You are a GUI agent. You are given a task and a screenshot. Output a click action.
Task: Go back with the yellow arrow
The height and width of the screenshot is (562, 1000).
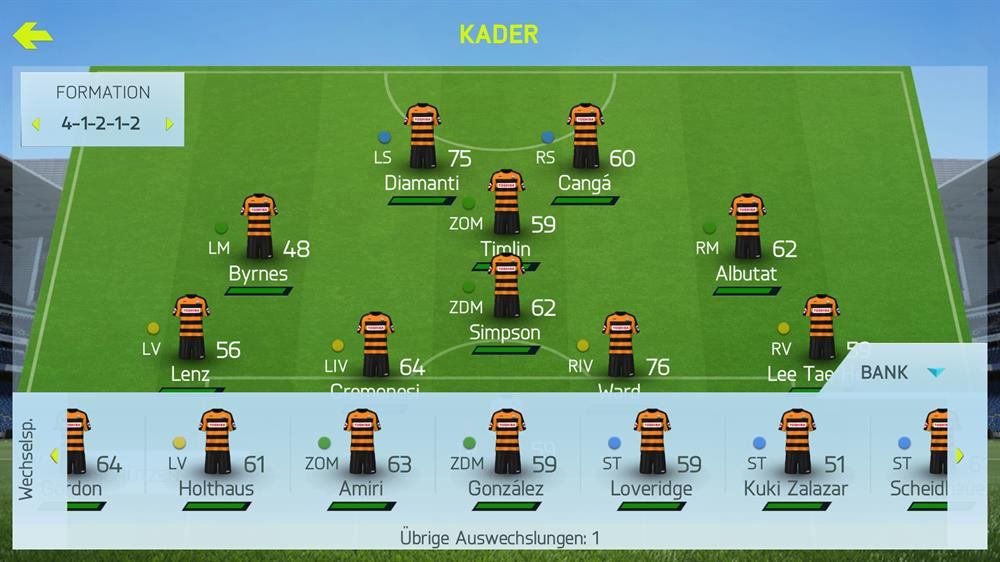click(x=32, y=36)
